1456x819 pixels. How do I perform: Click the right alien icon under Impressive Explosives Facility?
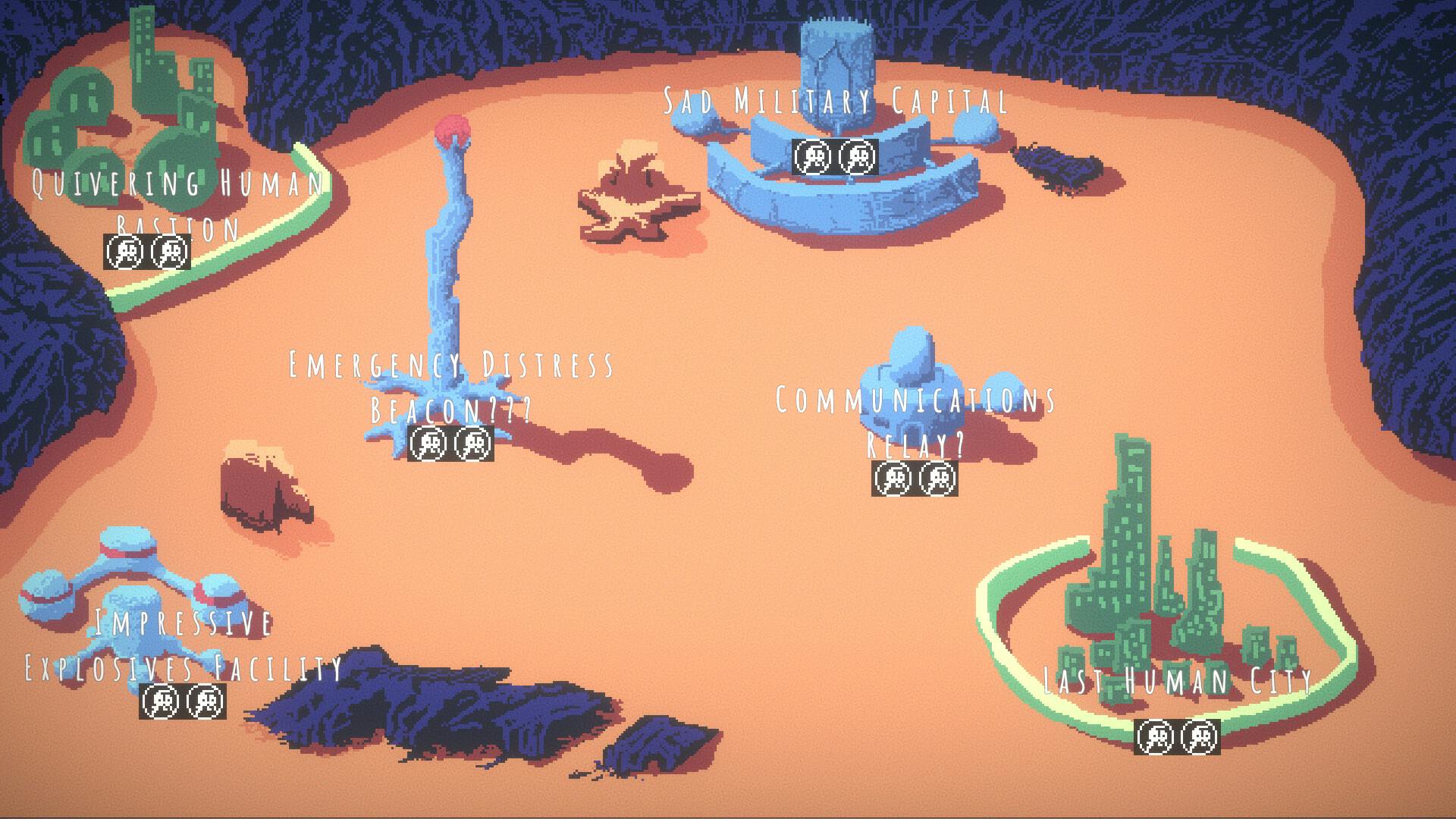206,702
